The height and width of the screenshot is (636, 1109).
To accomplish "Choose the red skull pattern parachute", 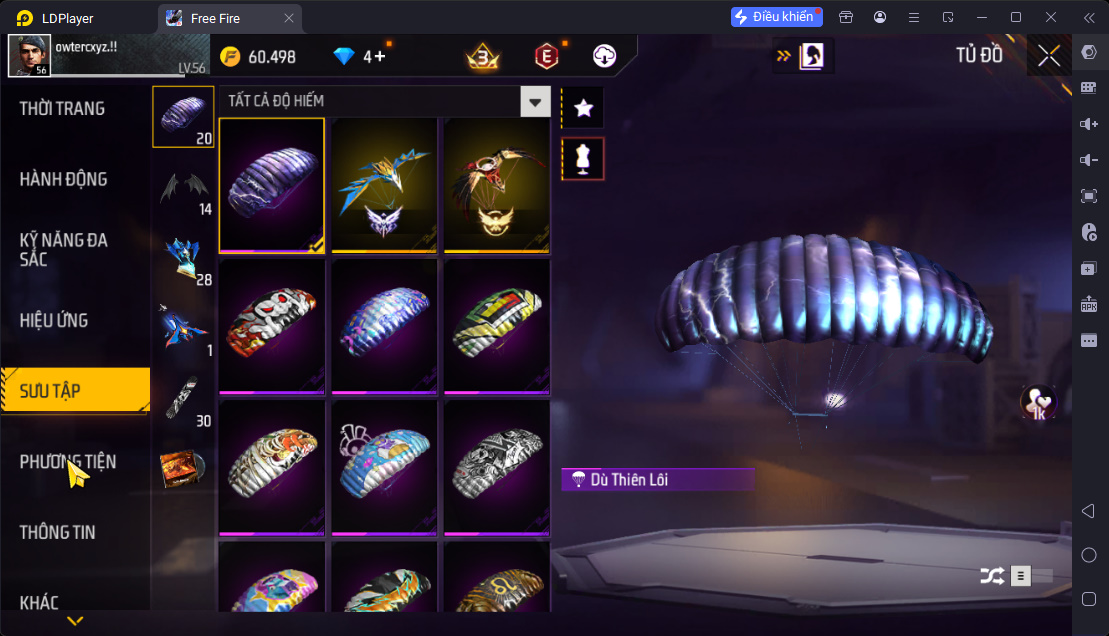I will [272, 325].
